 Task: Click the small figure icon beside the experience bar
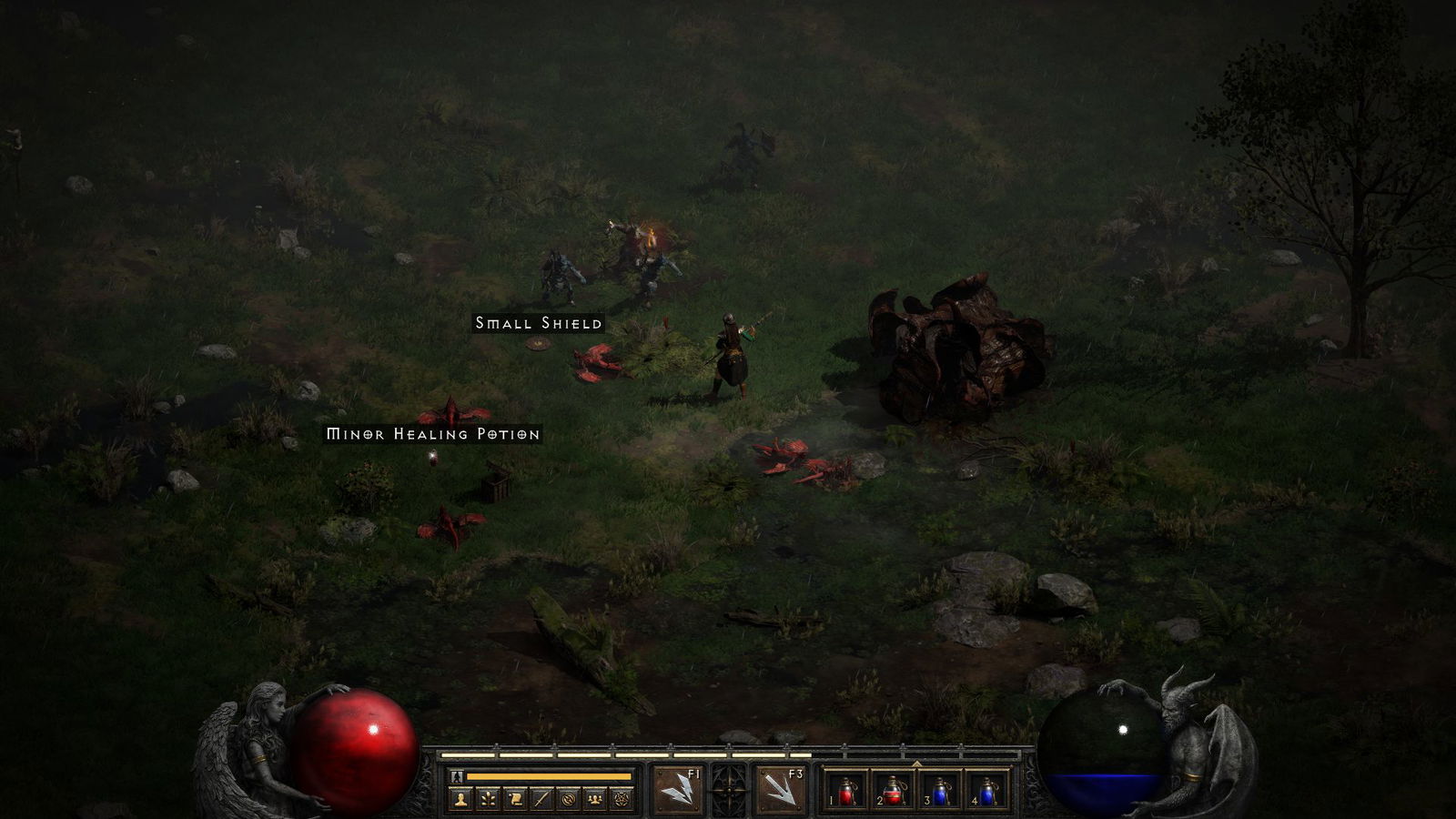coord(457,775)
